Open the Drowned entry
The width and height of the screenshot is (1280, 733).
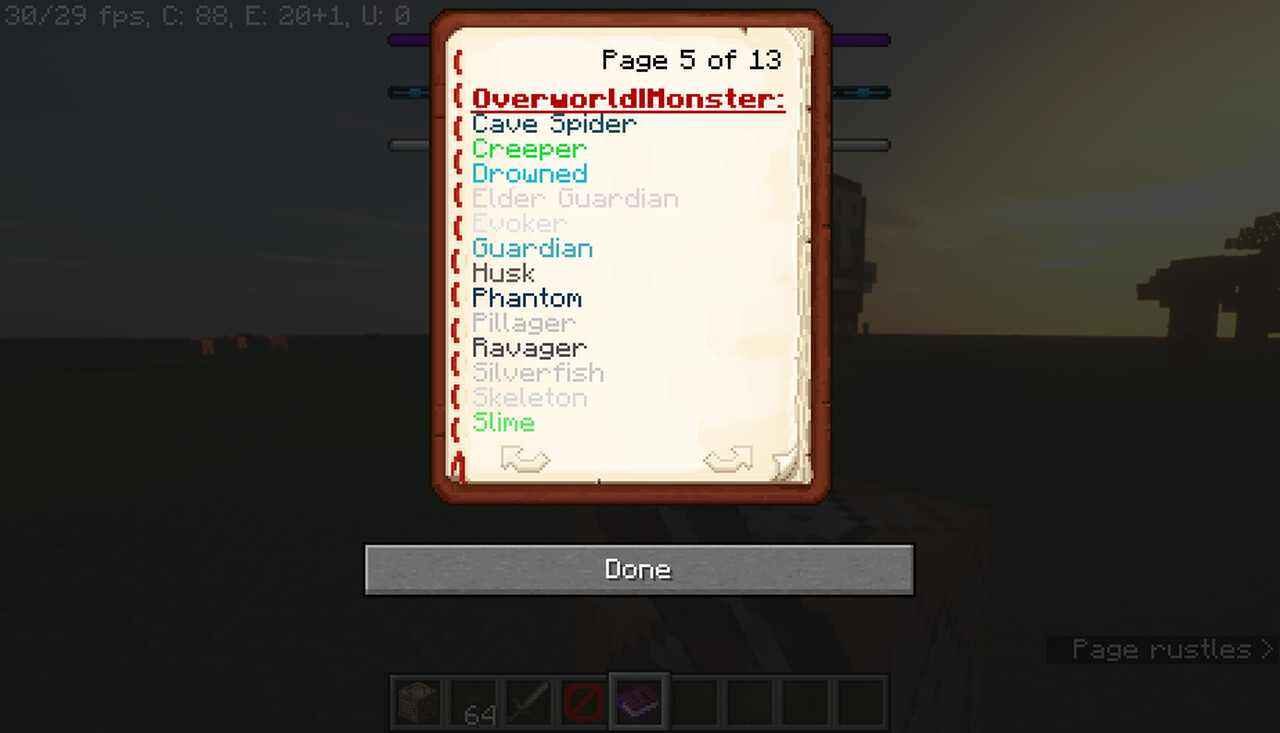(x=530, y=173)
